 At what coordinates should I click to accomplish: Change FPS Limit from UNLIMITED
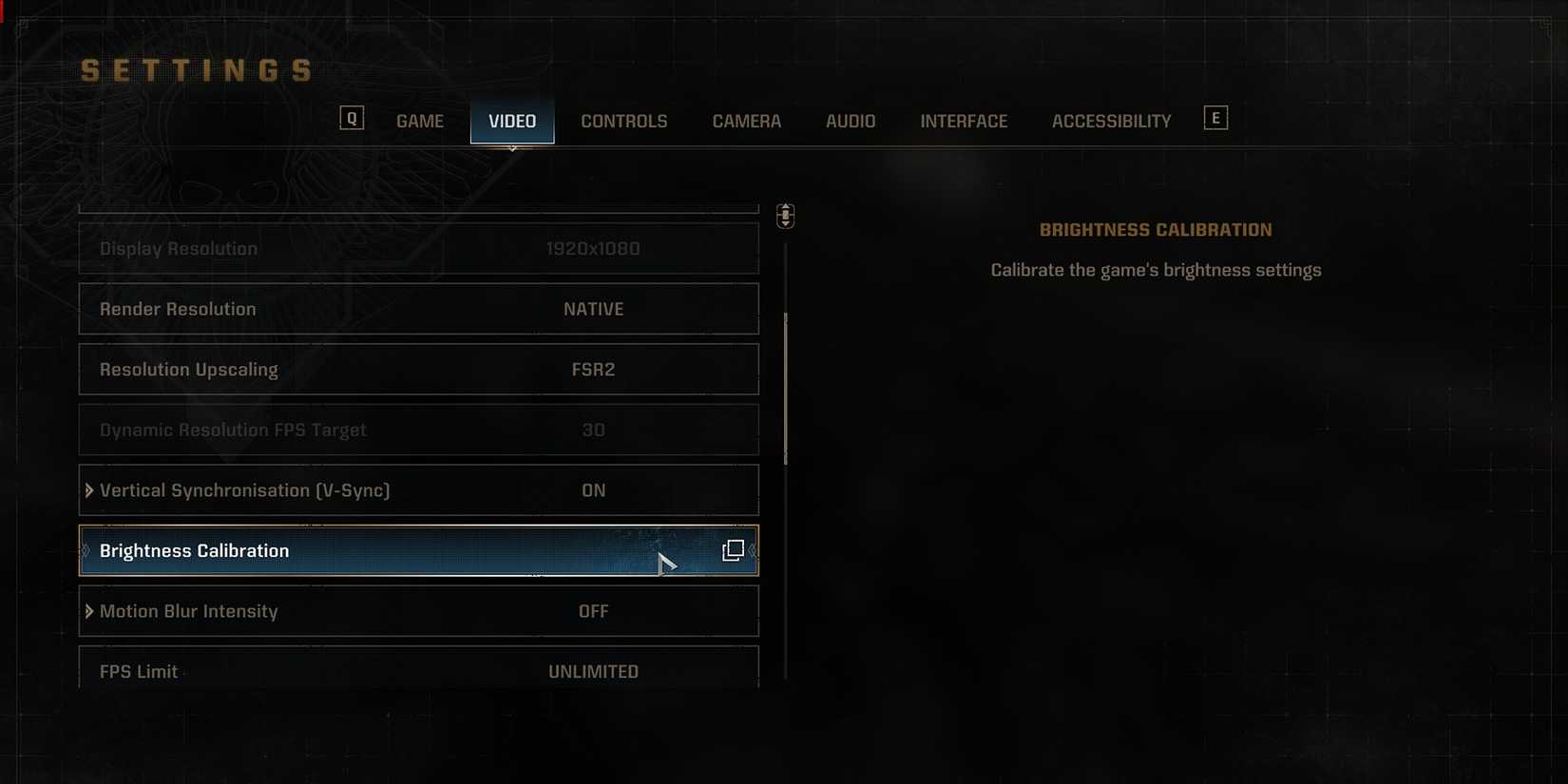click(418, 671)
